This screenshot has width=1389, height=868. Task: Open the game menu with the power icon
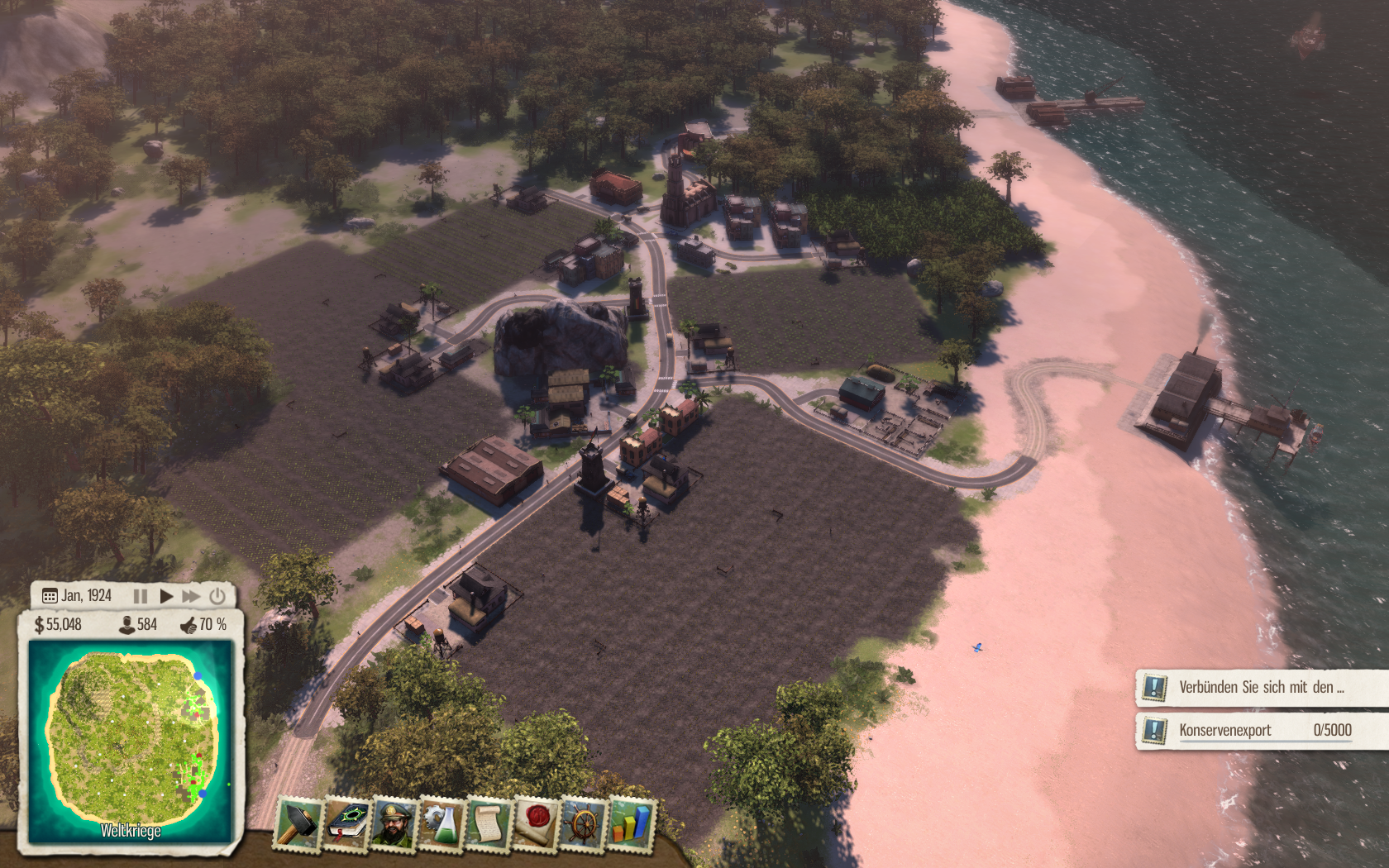pos(217,596)
